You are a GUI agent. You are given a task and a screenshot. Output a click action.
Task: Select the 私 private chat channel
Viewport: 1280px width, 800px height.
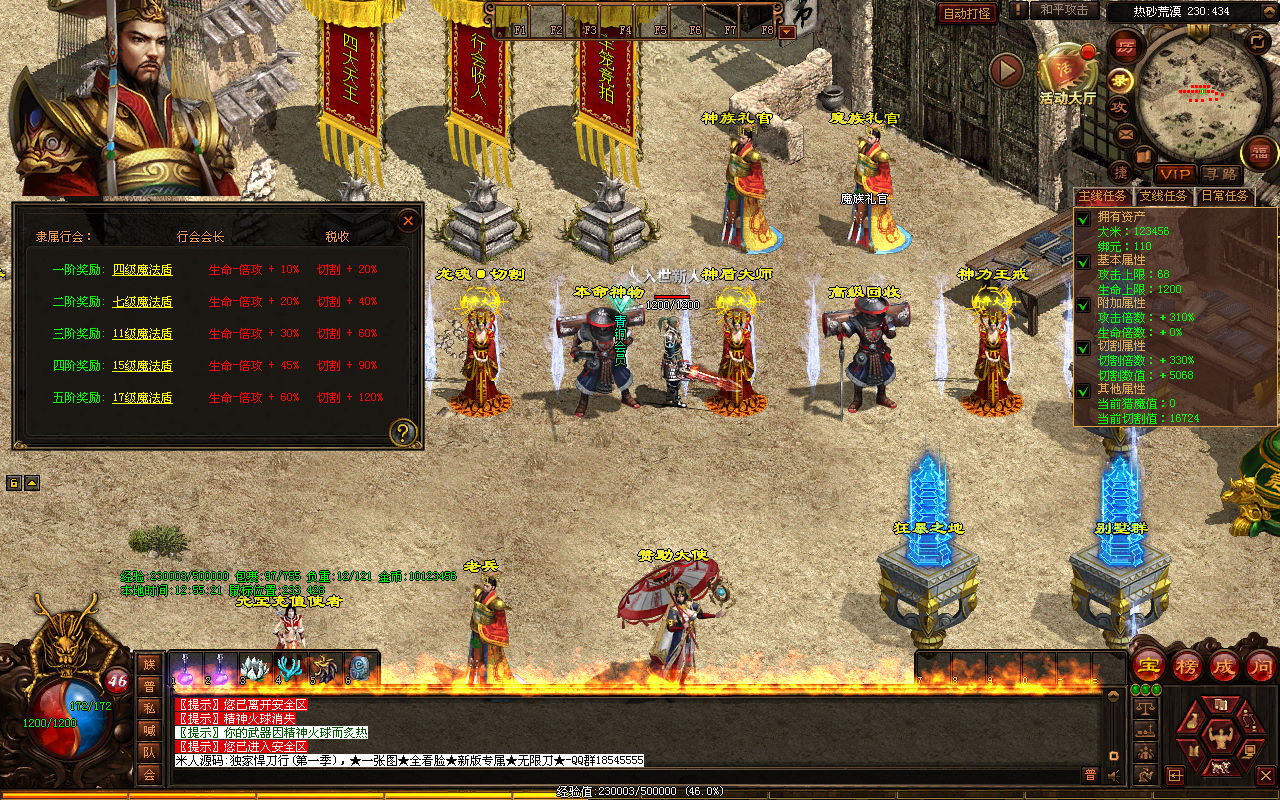[x=149, y=709]
